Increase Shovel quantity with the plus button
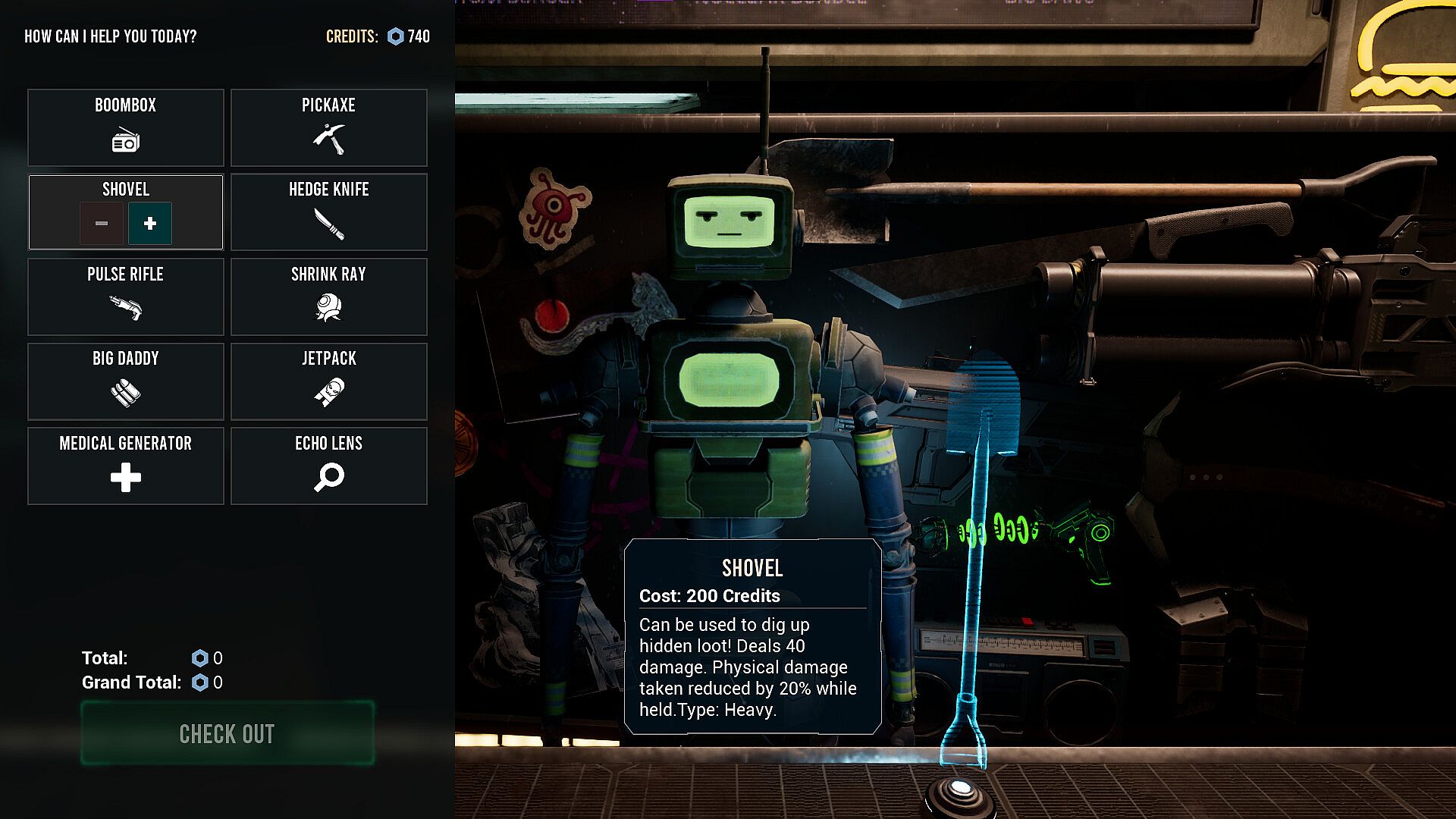The width and height of the screenshot is (1456, 819). [150, 223]
